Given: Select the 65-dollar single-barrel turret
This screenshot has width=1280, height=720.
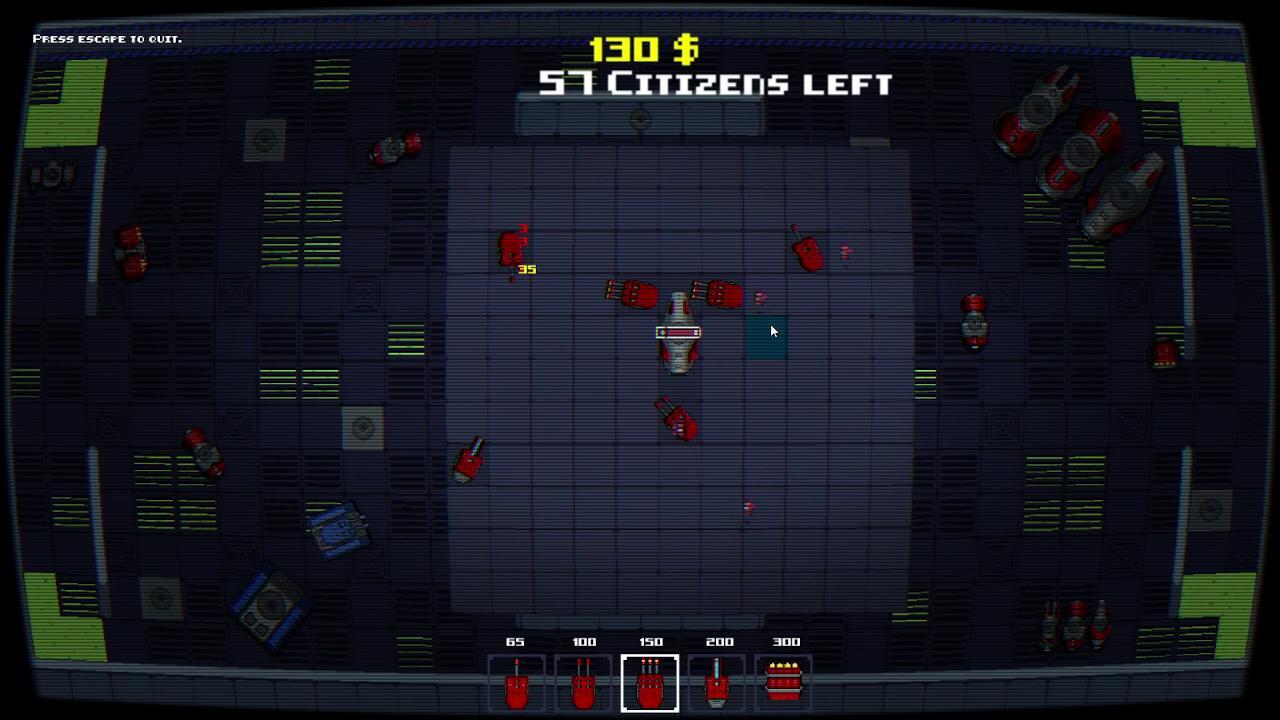Looking at the screenshot, I should [x=516, y=684].
